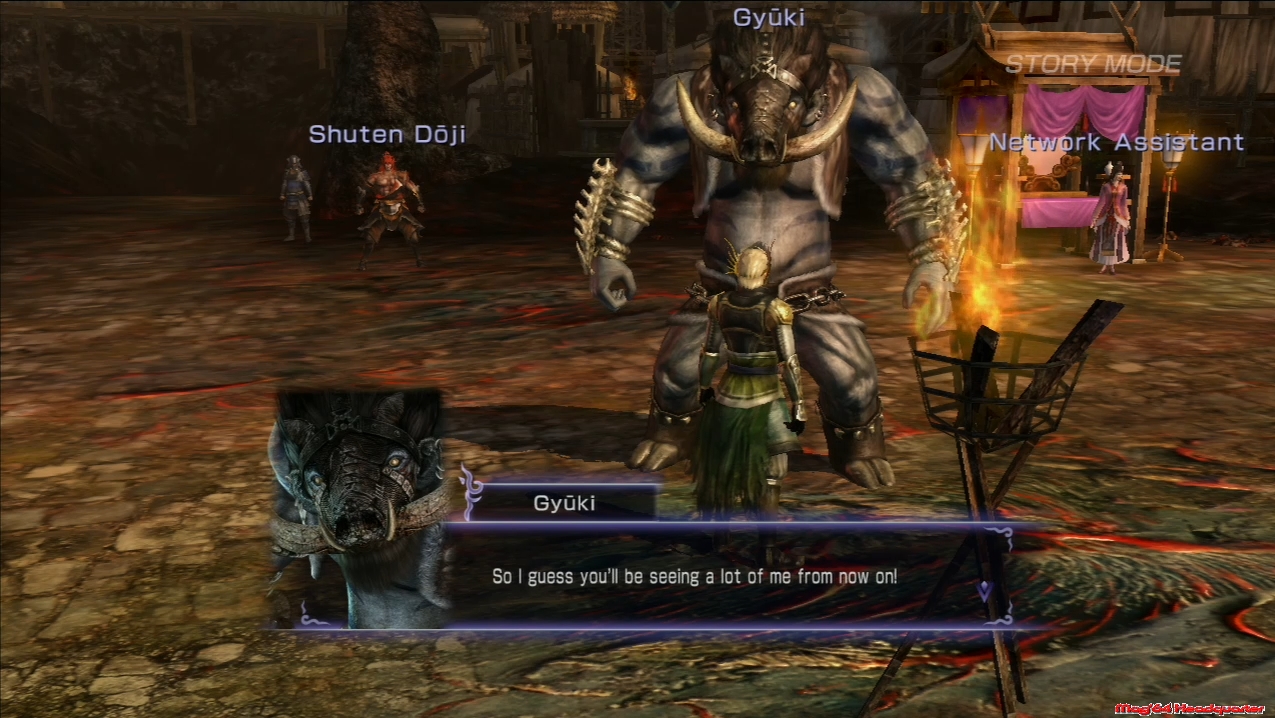Viewport: 1275px width, 718px height.
Task: Choose the STORY MODE label
Action: point(1092,64)
